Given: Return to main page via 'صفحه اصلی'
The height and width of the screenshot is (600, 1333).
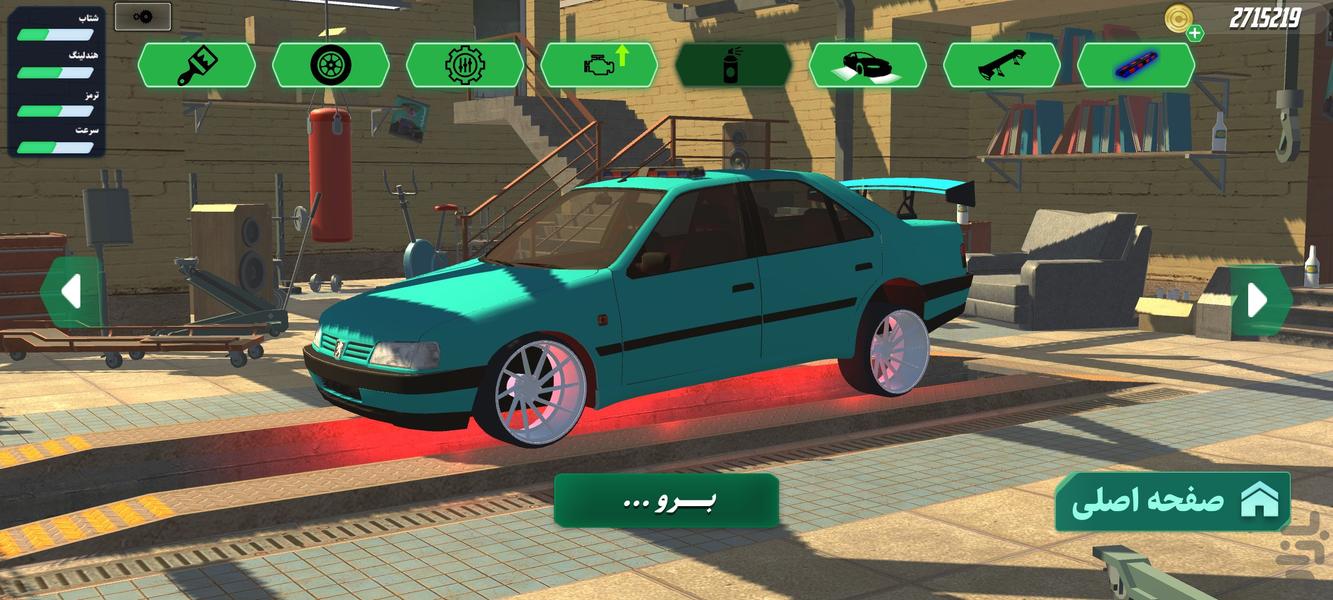Looking at the screenshot, I should (x=1172, y=501).
